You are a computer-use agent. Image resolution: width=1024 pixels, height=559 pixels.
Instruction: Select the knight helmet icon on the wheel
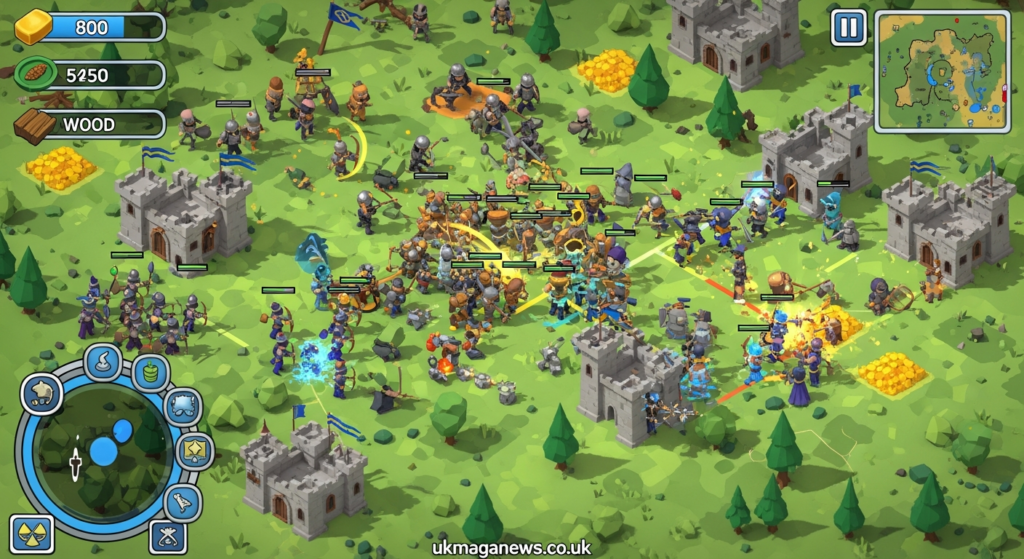[41, 394]
